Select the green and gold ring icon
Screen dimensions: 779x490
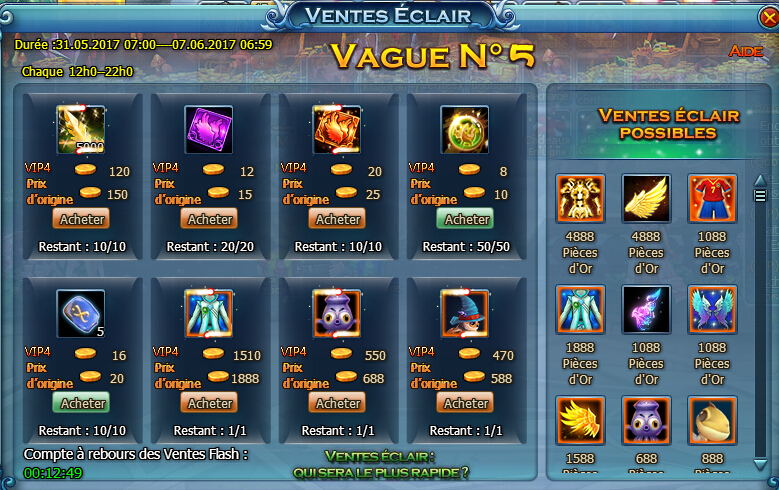(x=465, y=130)
